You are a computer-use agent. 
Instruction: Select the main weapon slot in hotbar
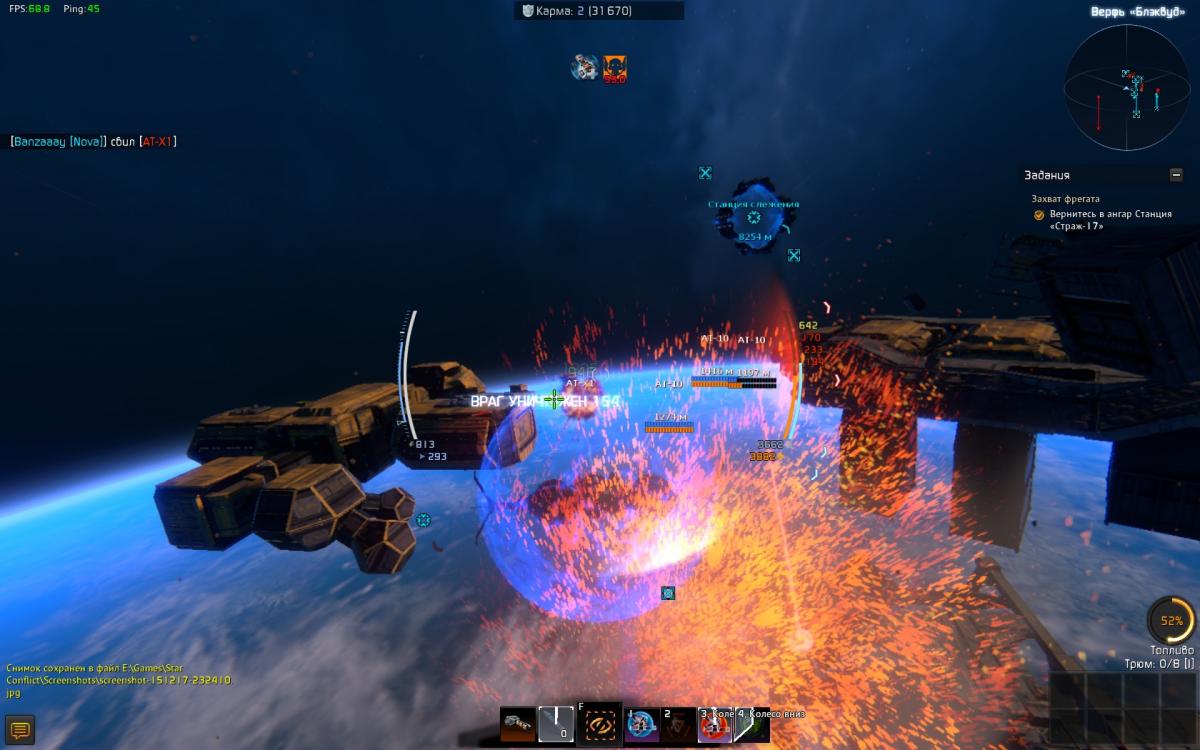[x=518, y=723]
